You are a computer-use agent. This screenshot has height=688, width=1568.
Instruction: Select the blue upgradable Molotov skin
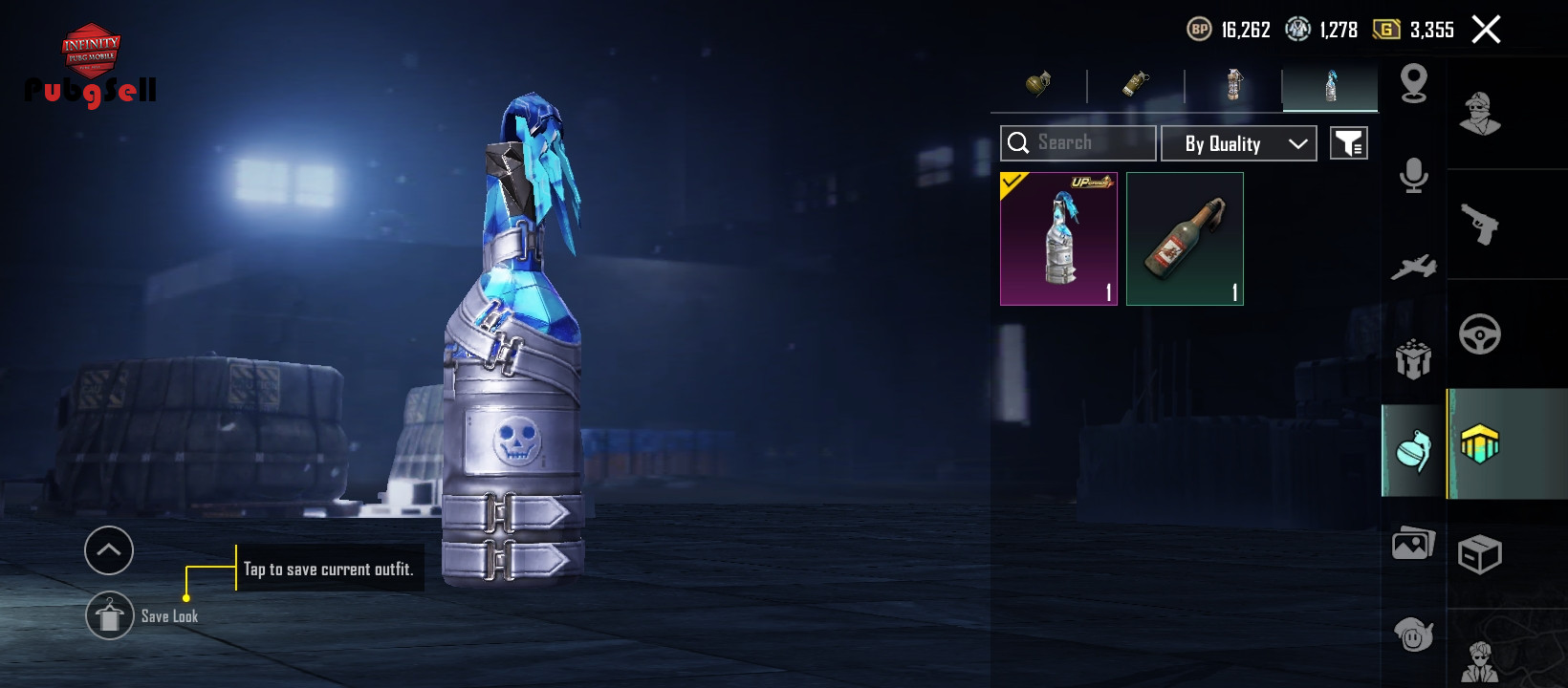pyautogui.click(x=1058, y=239)
